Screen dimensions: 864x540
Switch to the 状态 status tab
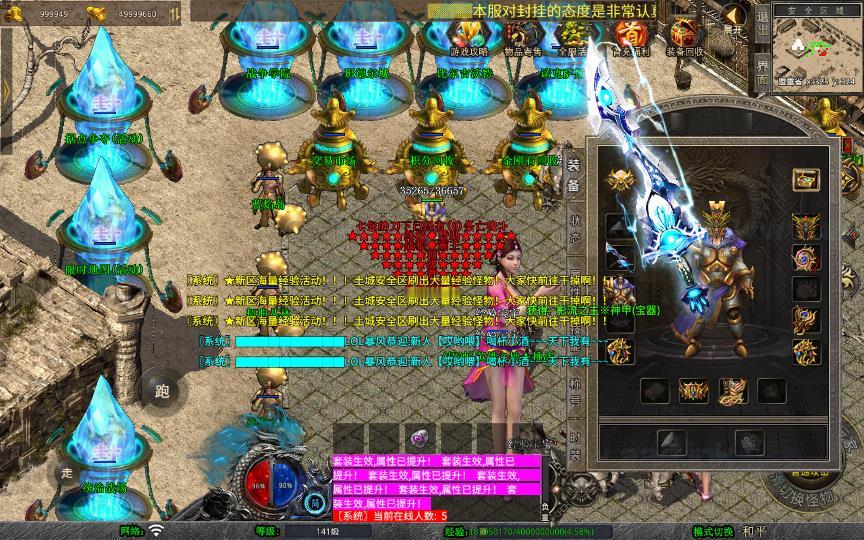(x=575, y=227)
